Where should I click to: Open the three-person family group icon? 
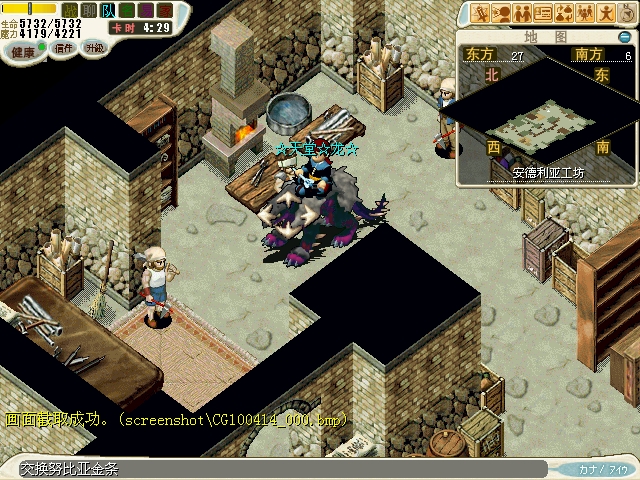tap(584, 13)
